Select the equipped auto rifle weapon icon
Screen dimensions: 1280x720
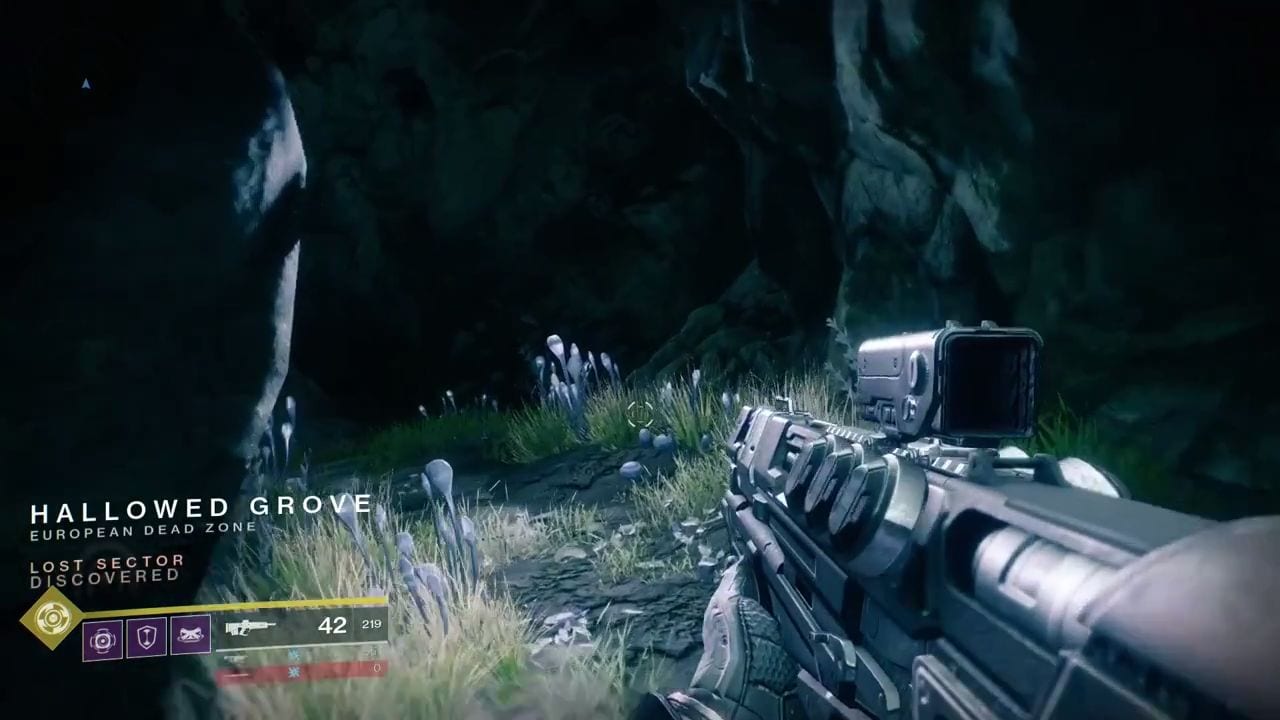[250, 627]
